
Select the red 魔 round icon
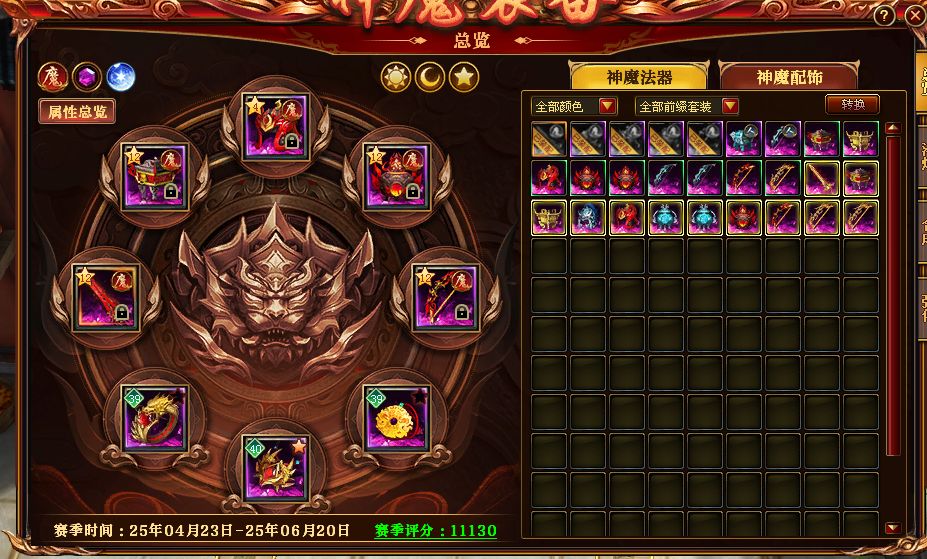coord(51,76)
